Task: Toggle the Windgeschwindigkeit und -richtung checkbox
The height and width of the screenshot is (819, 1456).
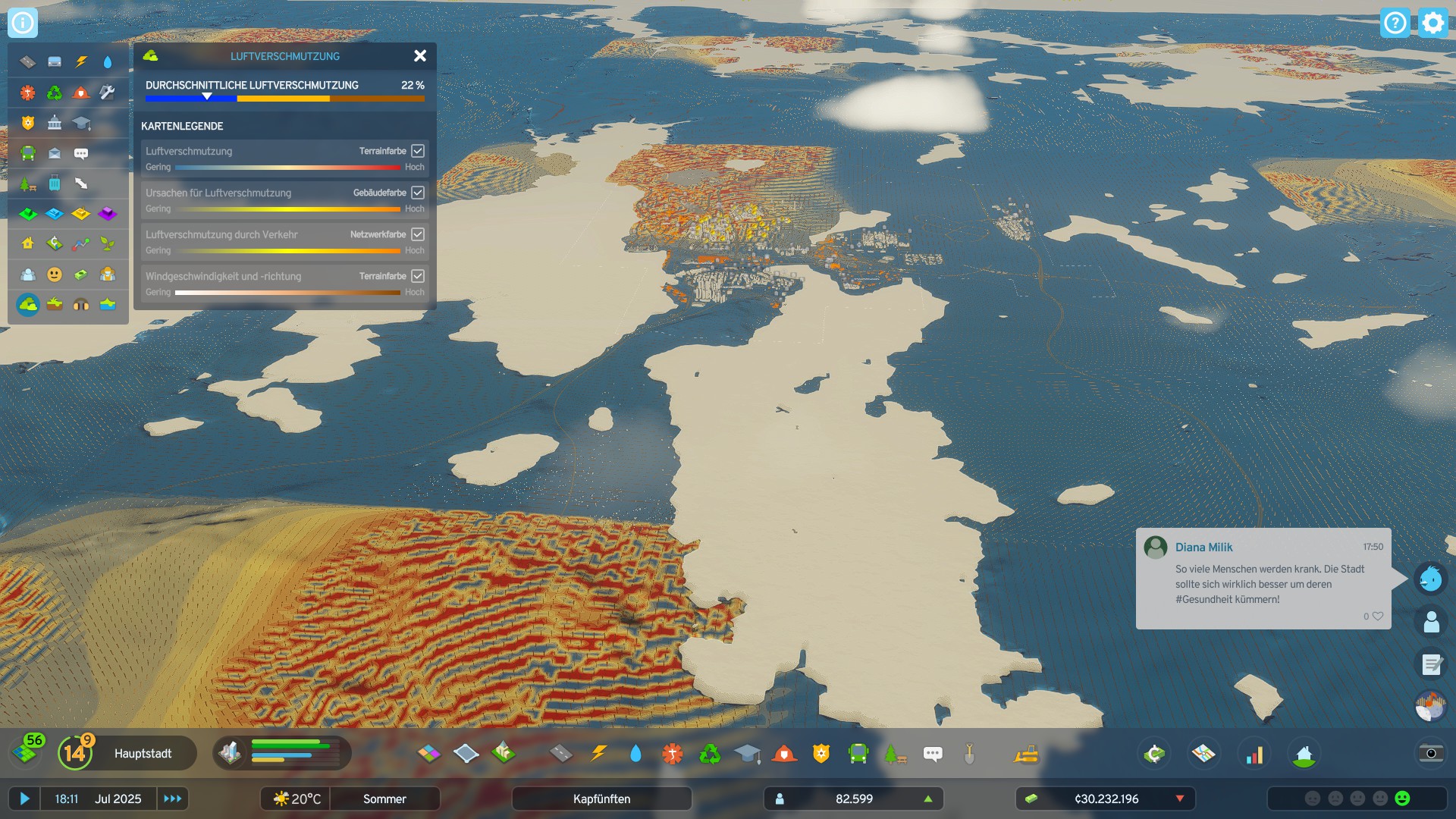Action: pyautogui.click(x=418, y=276)
